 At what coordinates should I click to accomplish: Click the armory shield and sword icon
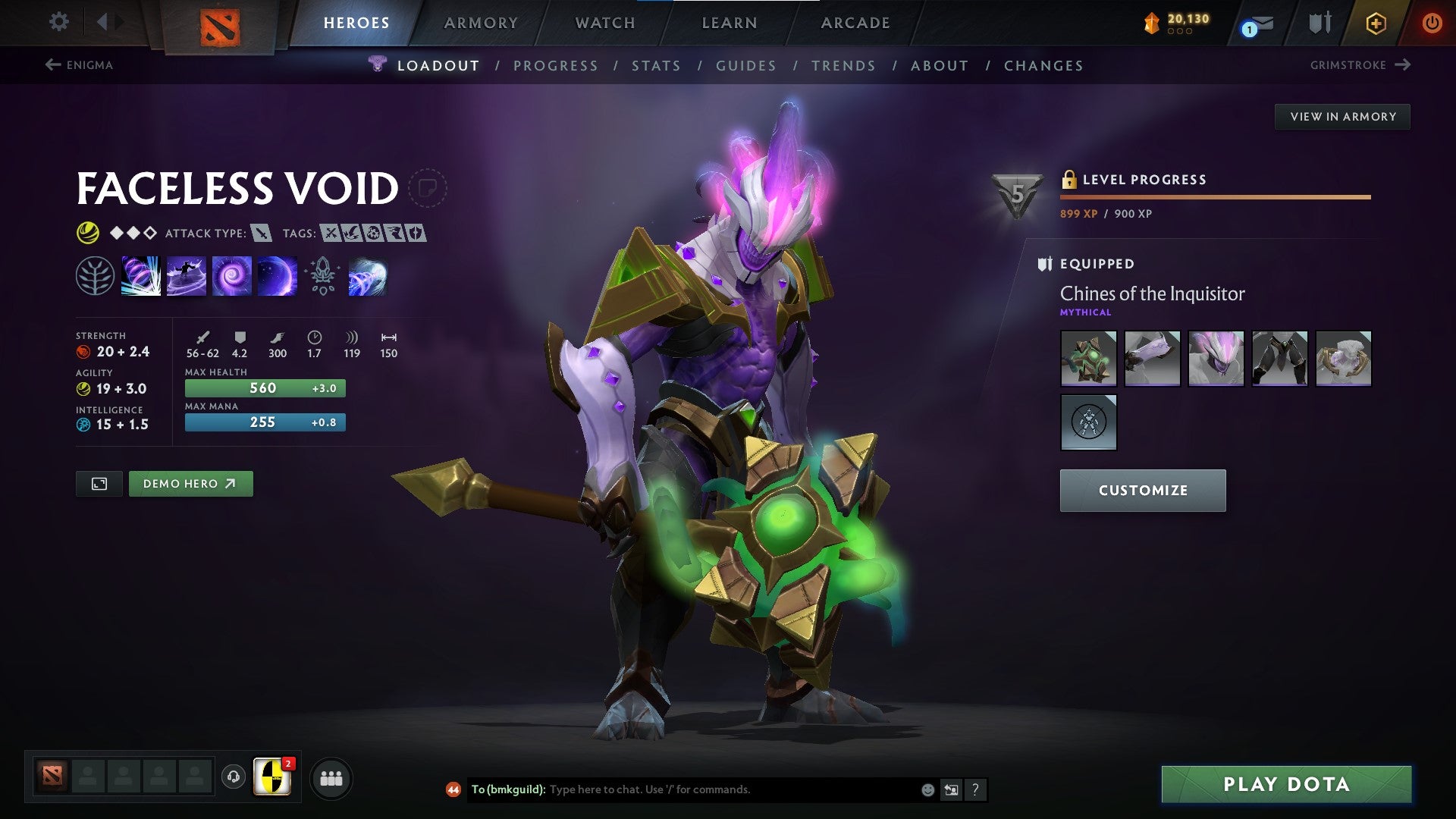tap(1319, 23)
